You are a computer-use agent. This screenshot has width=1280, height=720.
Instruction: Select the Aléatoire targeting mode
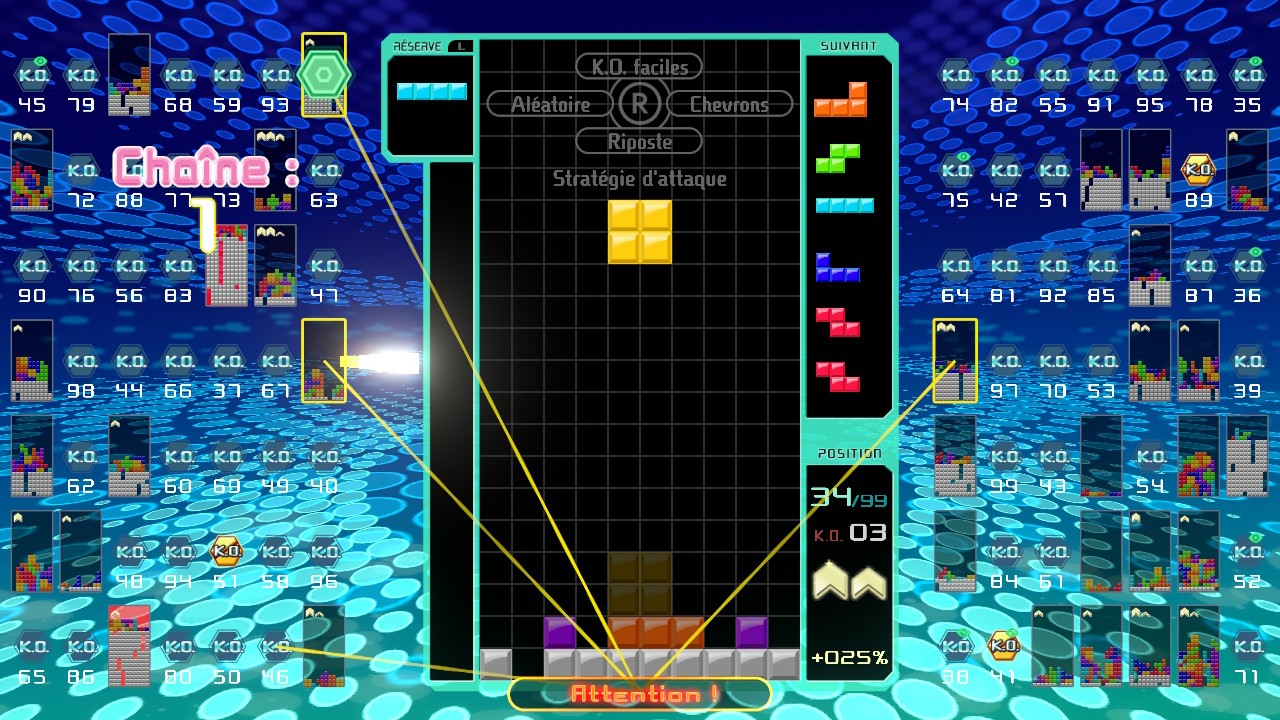549,103
